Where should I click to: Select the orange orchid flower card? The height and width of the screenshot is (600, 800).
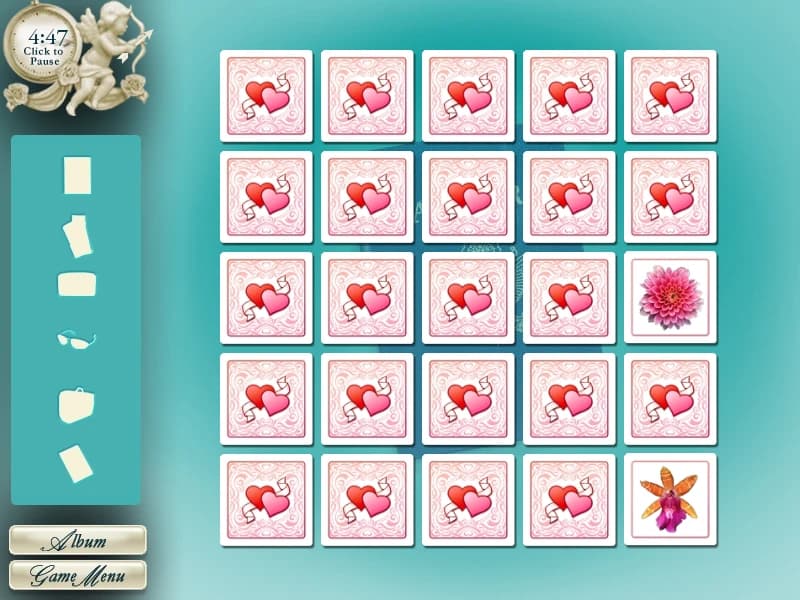tap(670, 500)
